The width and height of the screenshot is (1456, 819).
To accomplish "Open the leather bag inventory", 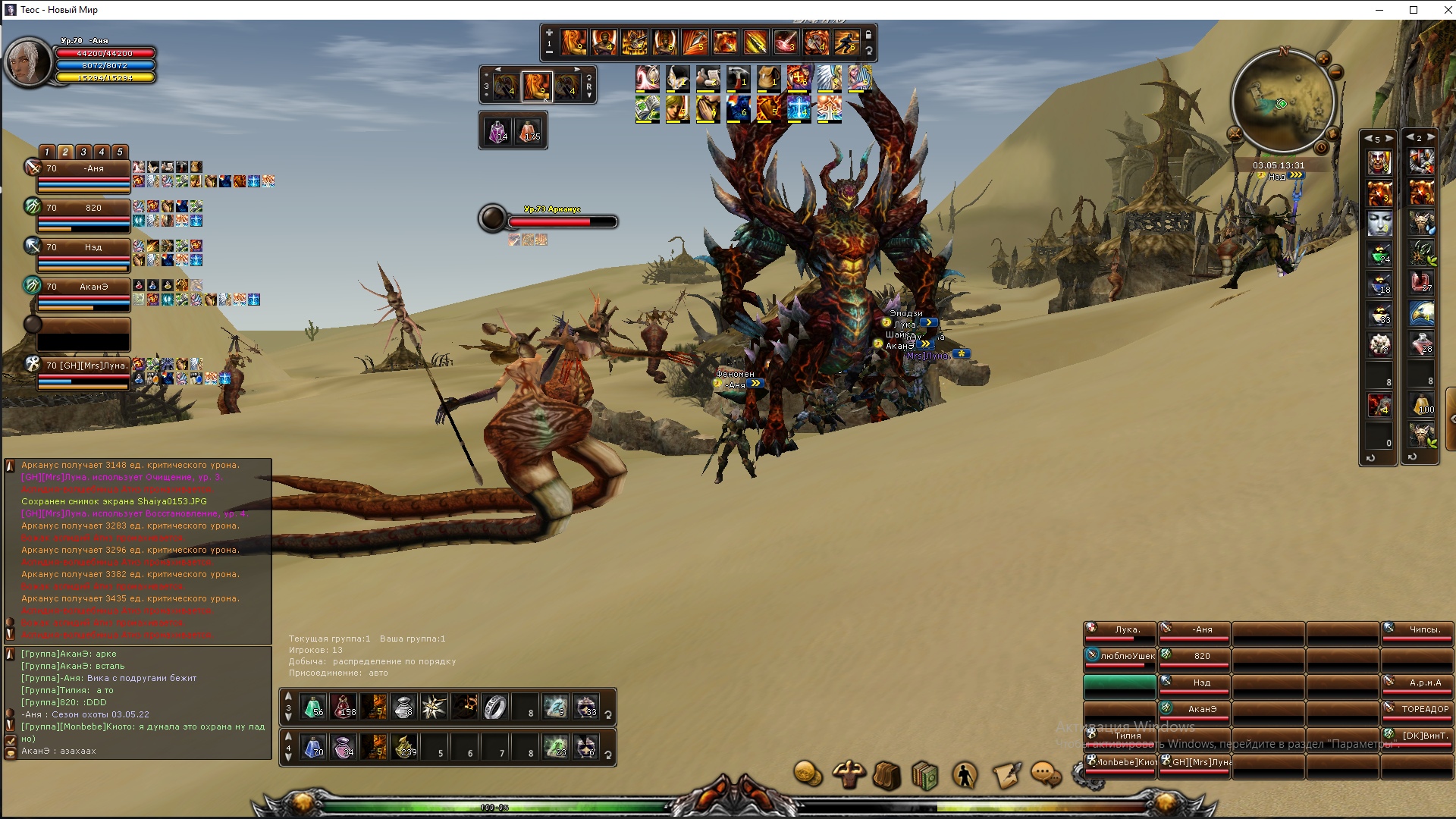I will coord(886,775).
